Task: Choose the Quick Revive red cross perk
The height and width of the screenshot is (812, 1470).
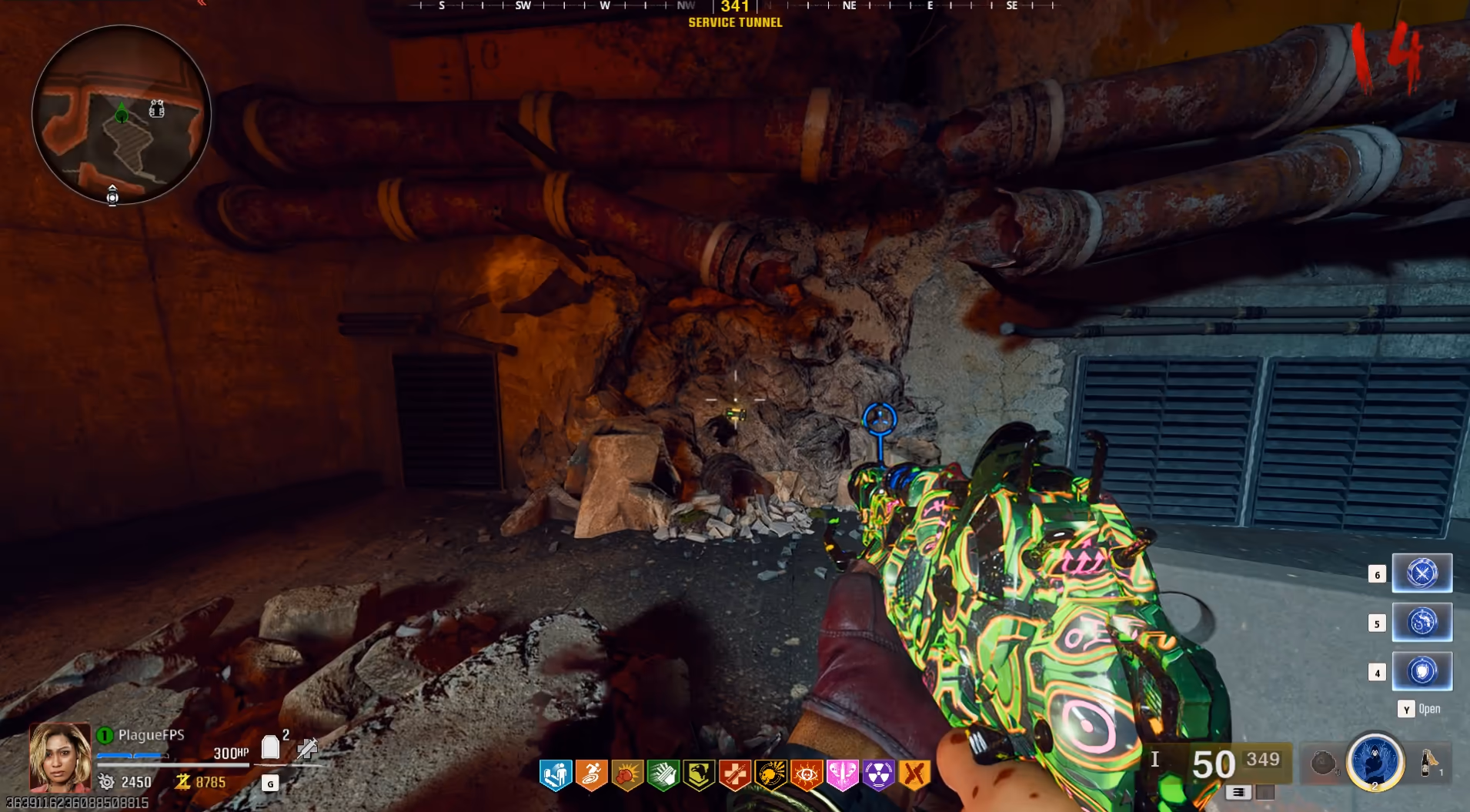Action: [734, 775]
